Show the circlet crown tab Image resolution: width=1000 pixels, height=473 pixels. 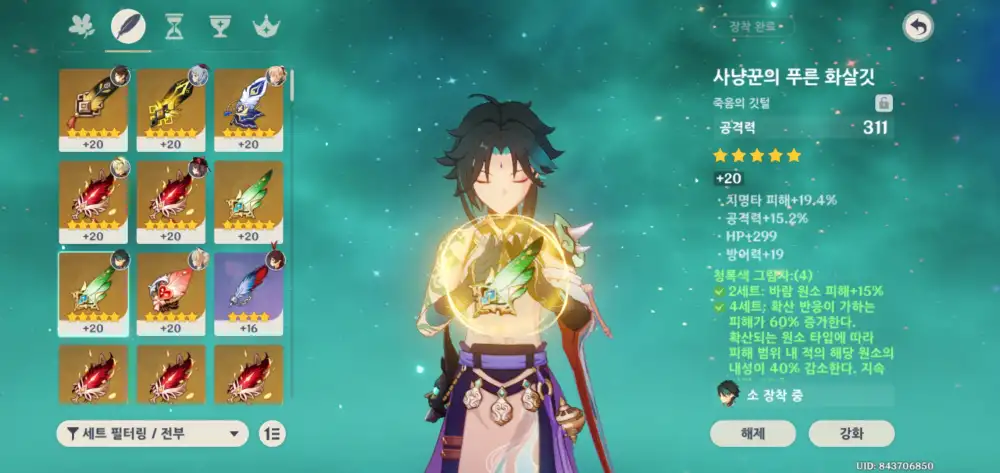(x=265, y=25)
